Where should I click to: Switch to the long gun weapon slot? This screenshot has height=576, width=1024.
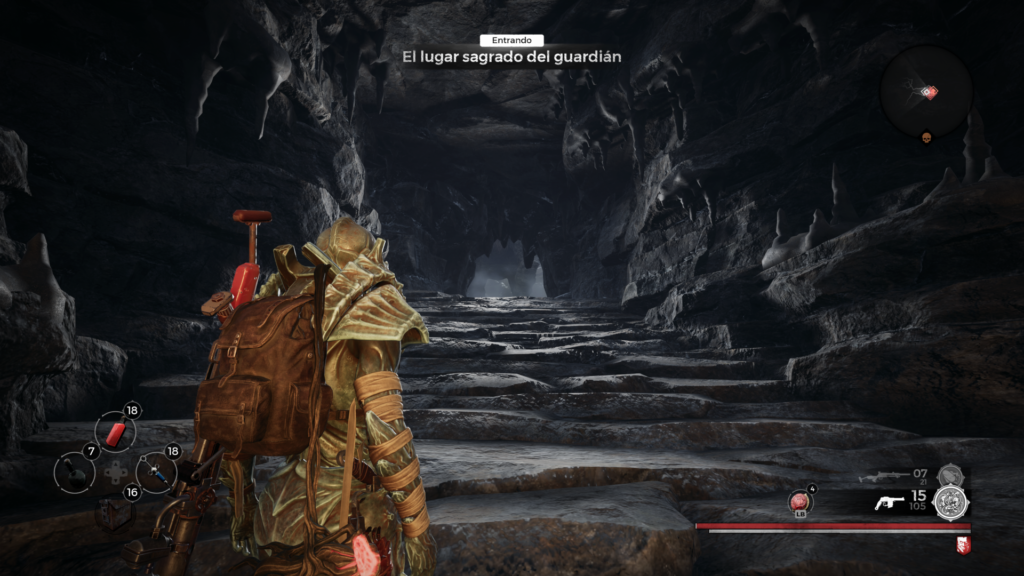click(880, 476)
